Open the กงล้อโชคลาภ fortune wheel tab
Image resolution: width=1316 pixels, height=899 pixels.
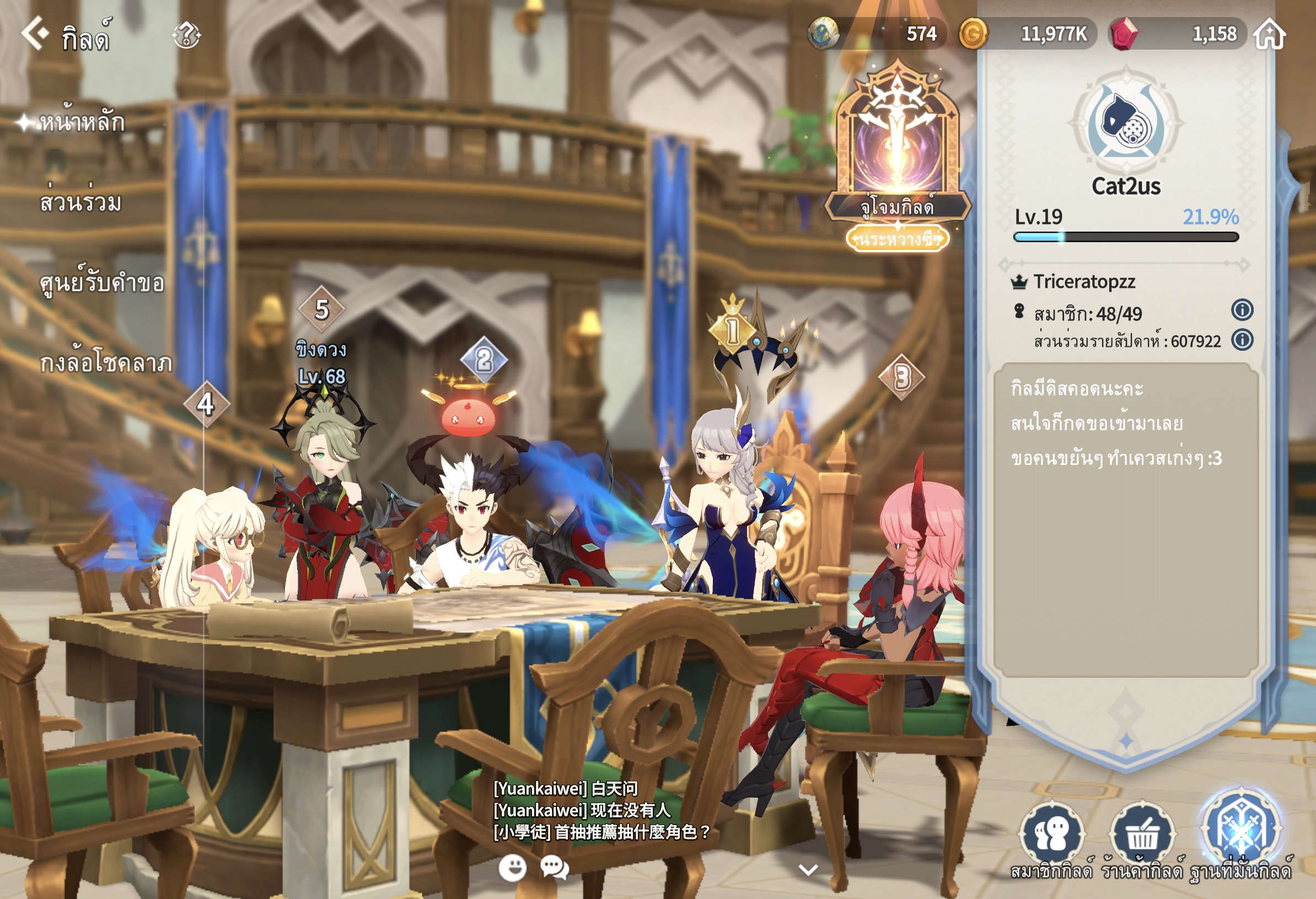[x=106, y=362]
